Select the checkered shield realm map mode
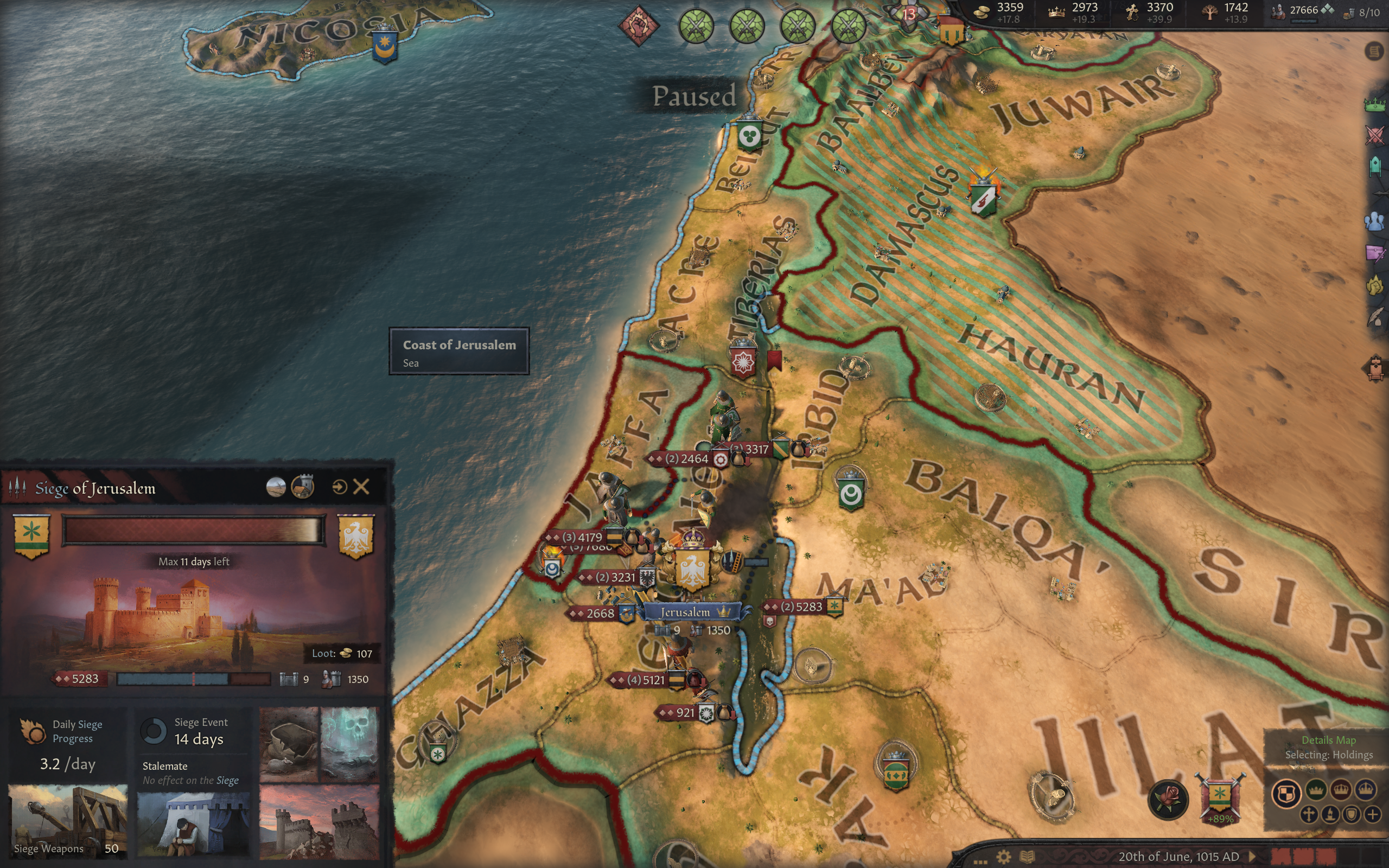The width and height of the screenshot is (1389, 868). pos(1286,795)
